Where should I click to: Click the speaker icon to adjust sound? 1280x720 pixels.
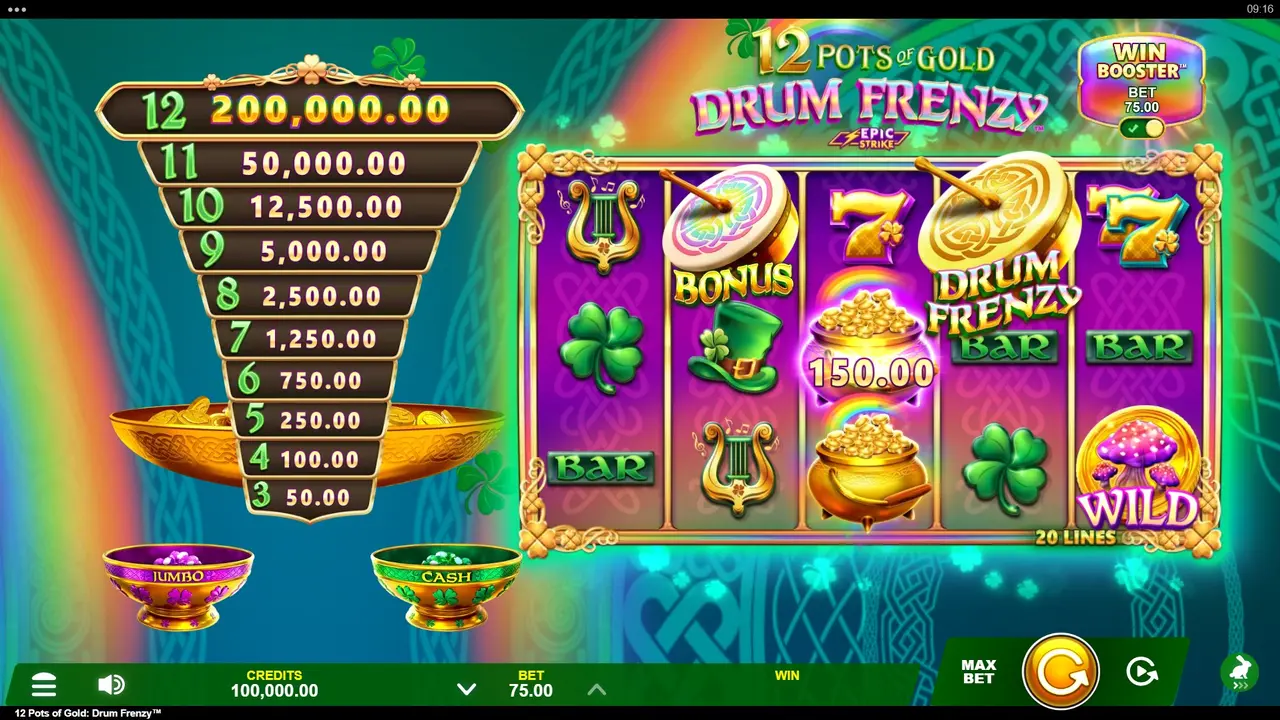click(111, 684)
